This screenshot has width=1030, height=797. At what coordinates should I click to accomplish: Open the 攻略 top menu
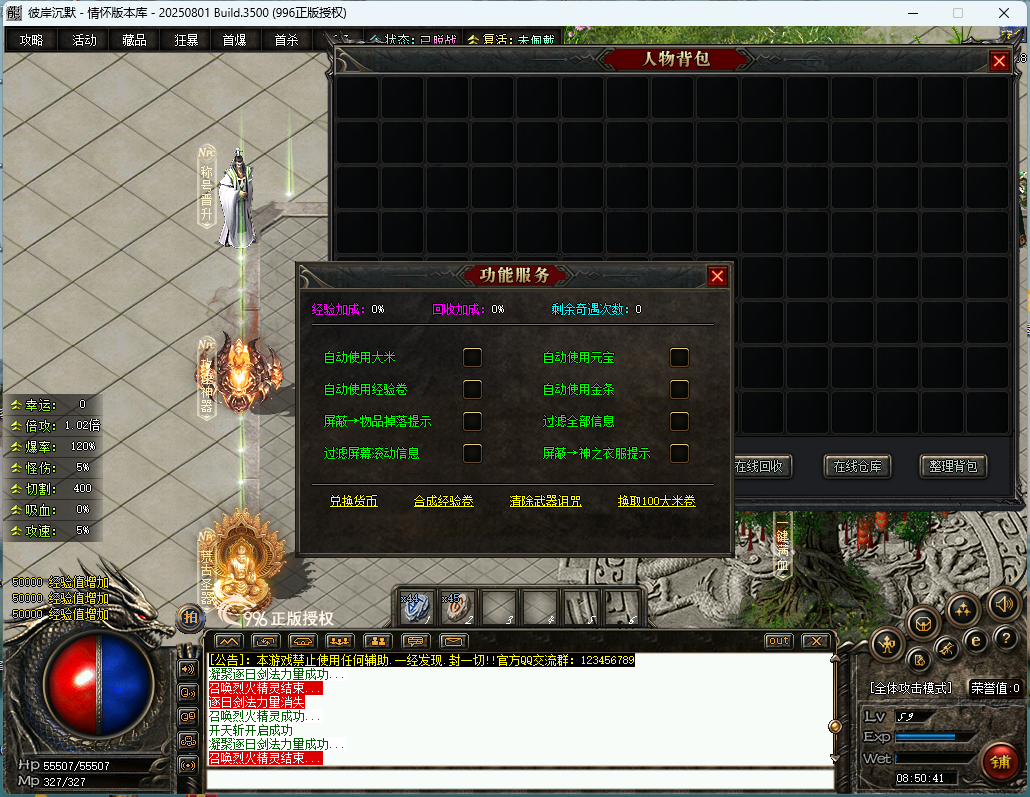pyautogui.click(x=31, y=40)
